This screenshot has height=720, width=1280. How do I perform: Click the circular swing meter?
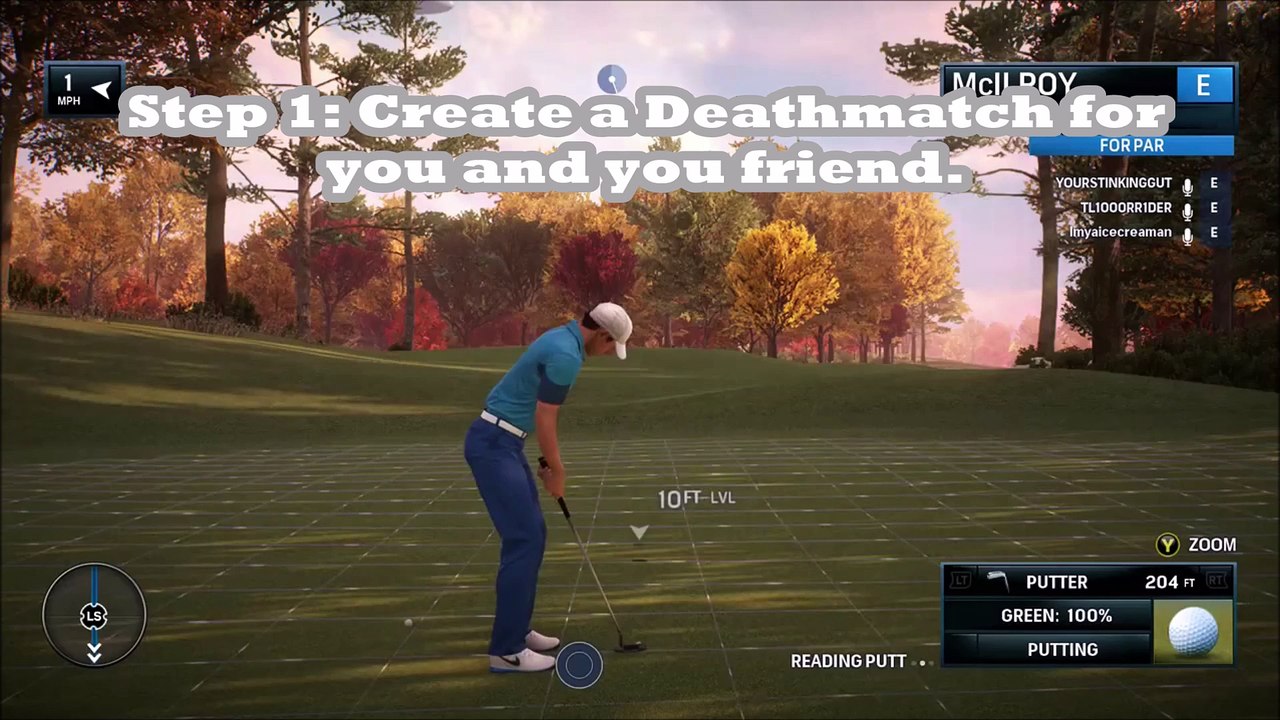(94, 615)
